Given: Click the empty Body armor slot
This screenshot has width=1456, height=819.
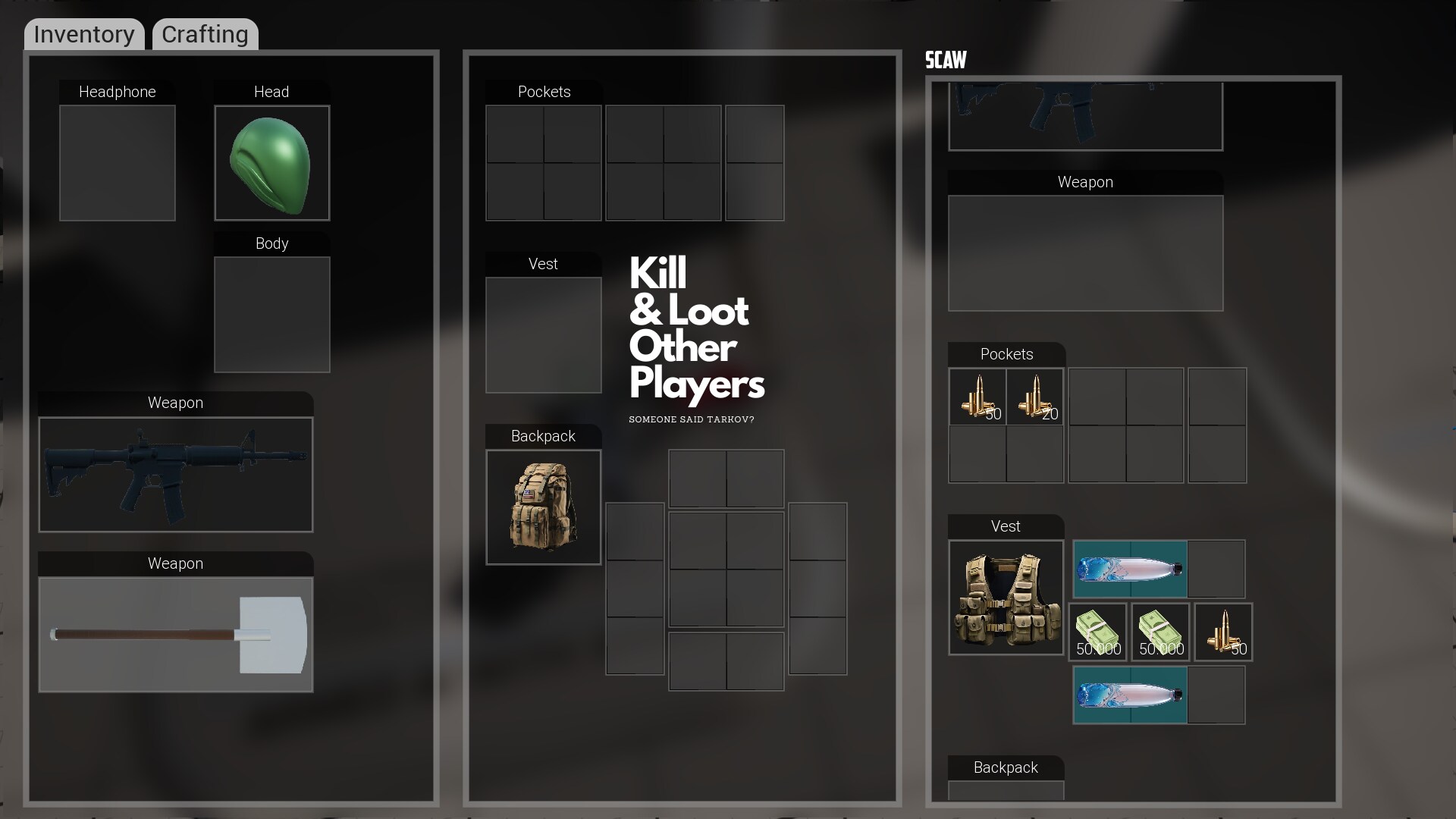Looking at the screenshot, I should (x=271, y=314).
